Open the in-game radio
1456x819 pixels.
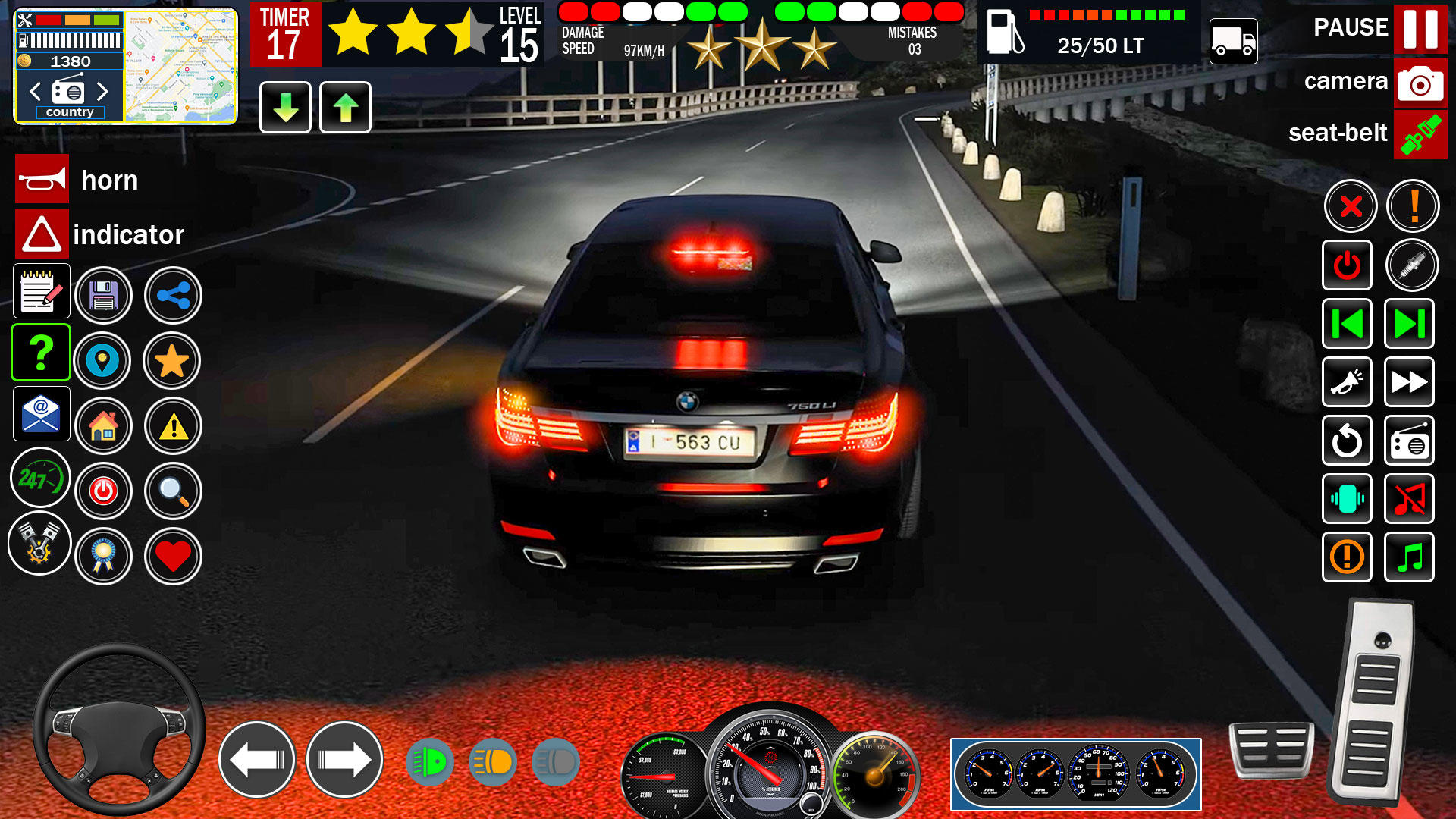[x=1409, y=441]
